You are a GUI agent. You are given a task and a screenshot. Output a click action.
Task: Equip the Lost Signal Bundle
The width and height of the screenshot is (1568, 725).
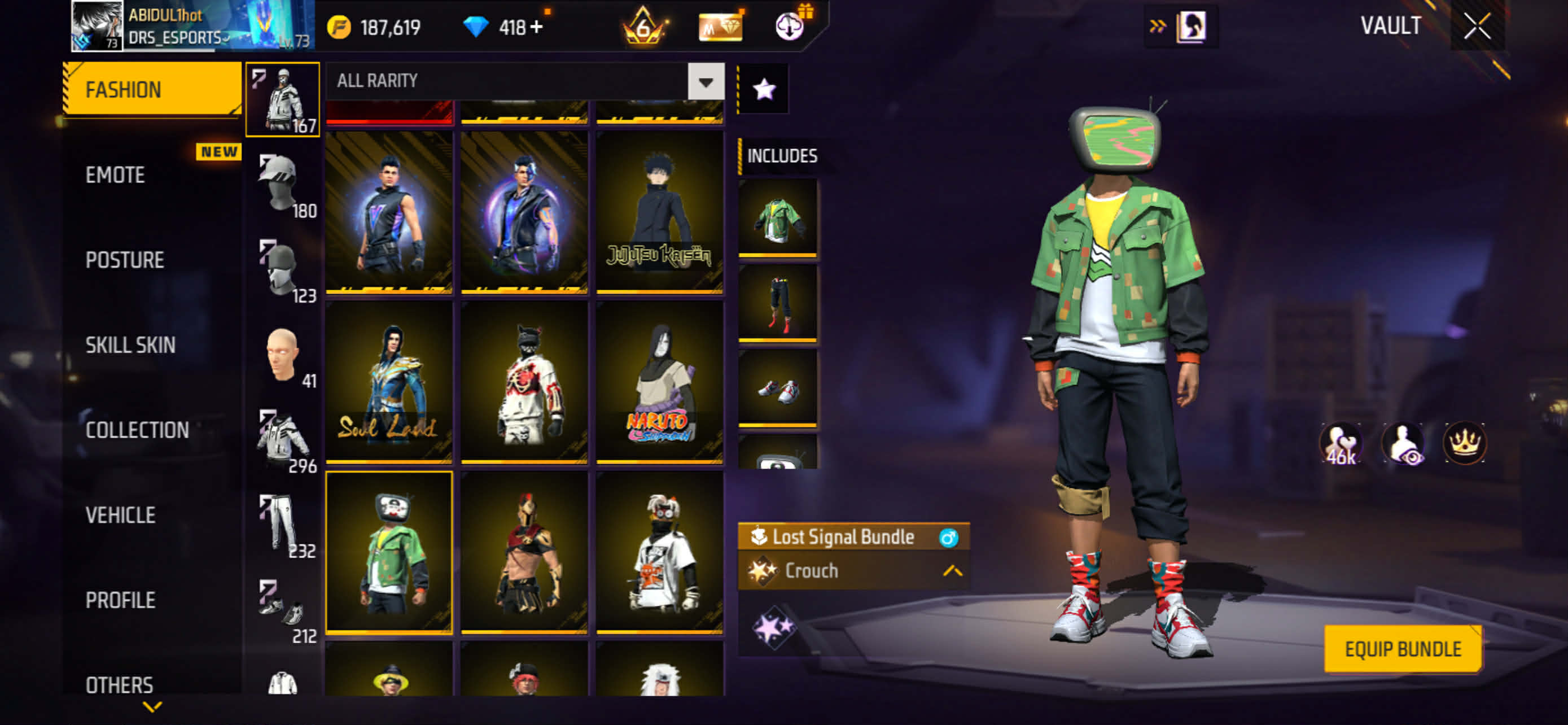pyautogui.click(x=1403, y=649)
